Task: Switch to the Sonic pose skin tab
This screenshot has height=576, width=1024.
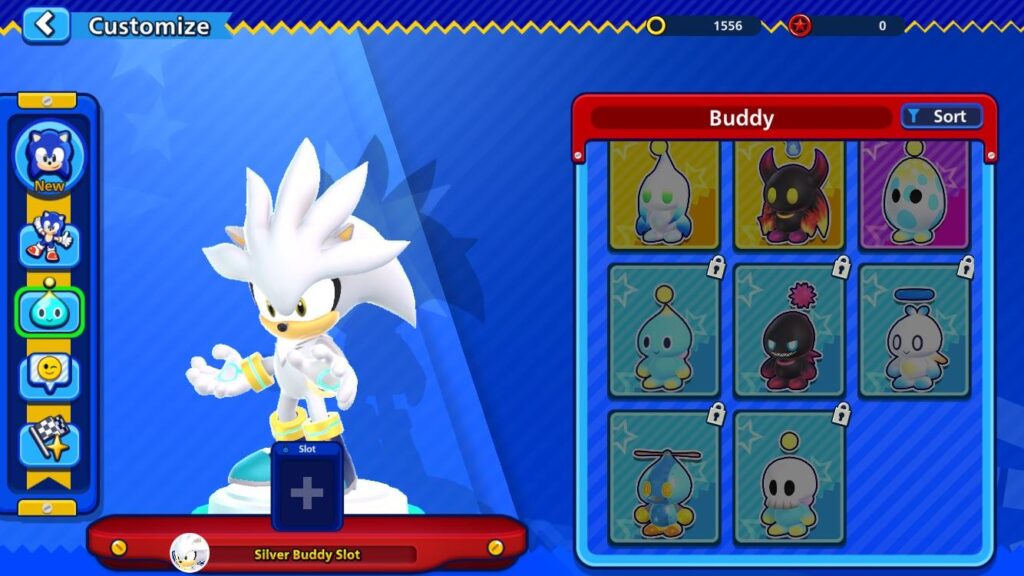Action: coord(49,238)
